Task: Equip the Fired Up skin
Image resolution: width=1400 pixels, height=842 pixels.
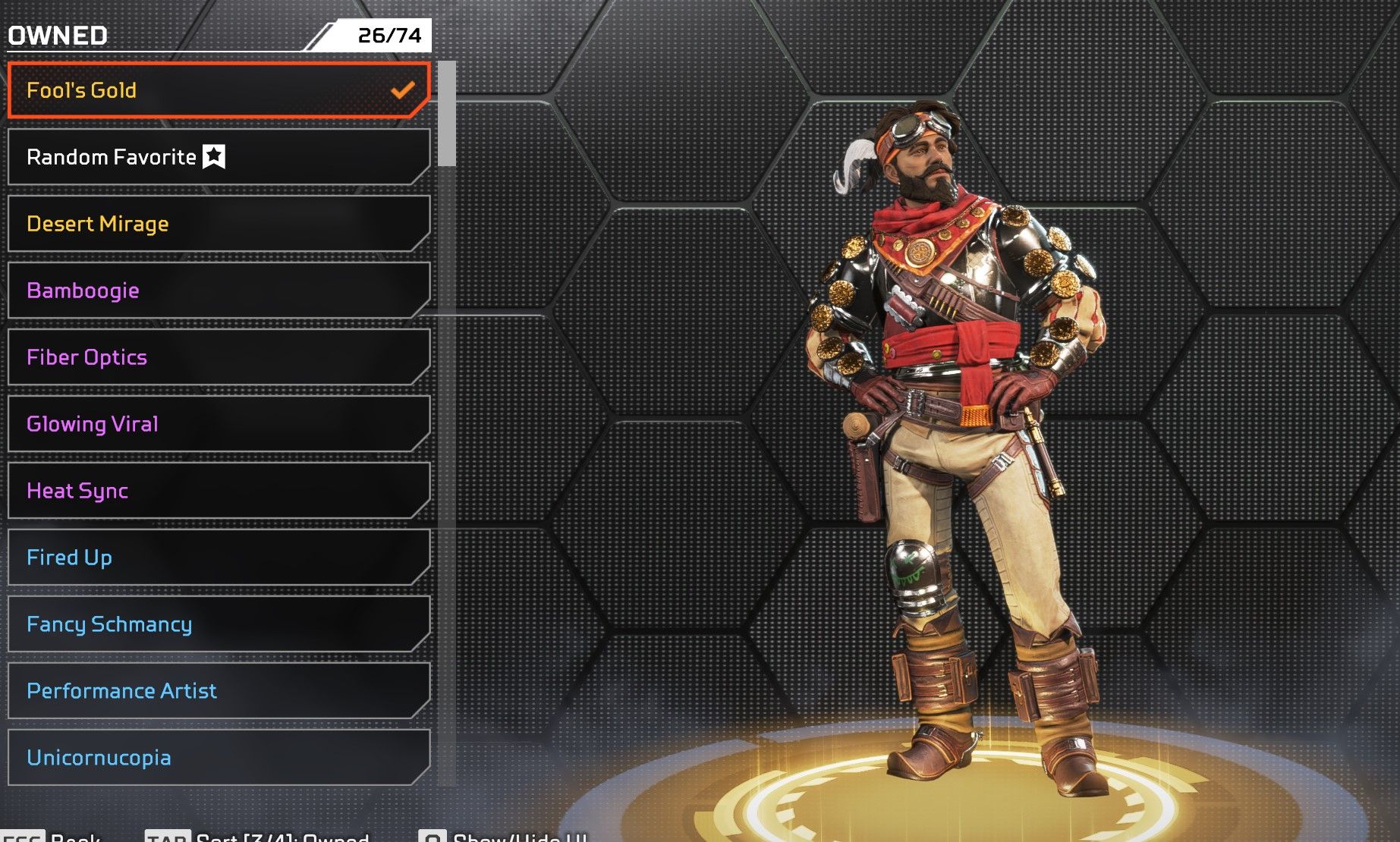Action: [x=219, y=558]
